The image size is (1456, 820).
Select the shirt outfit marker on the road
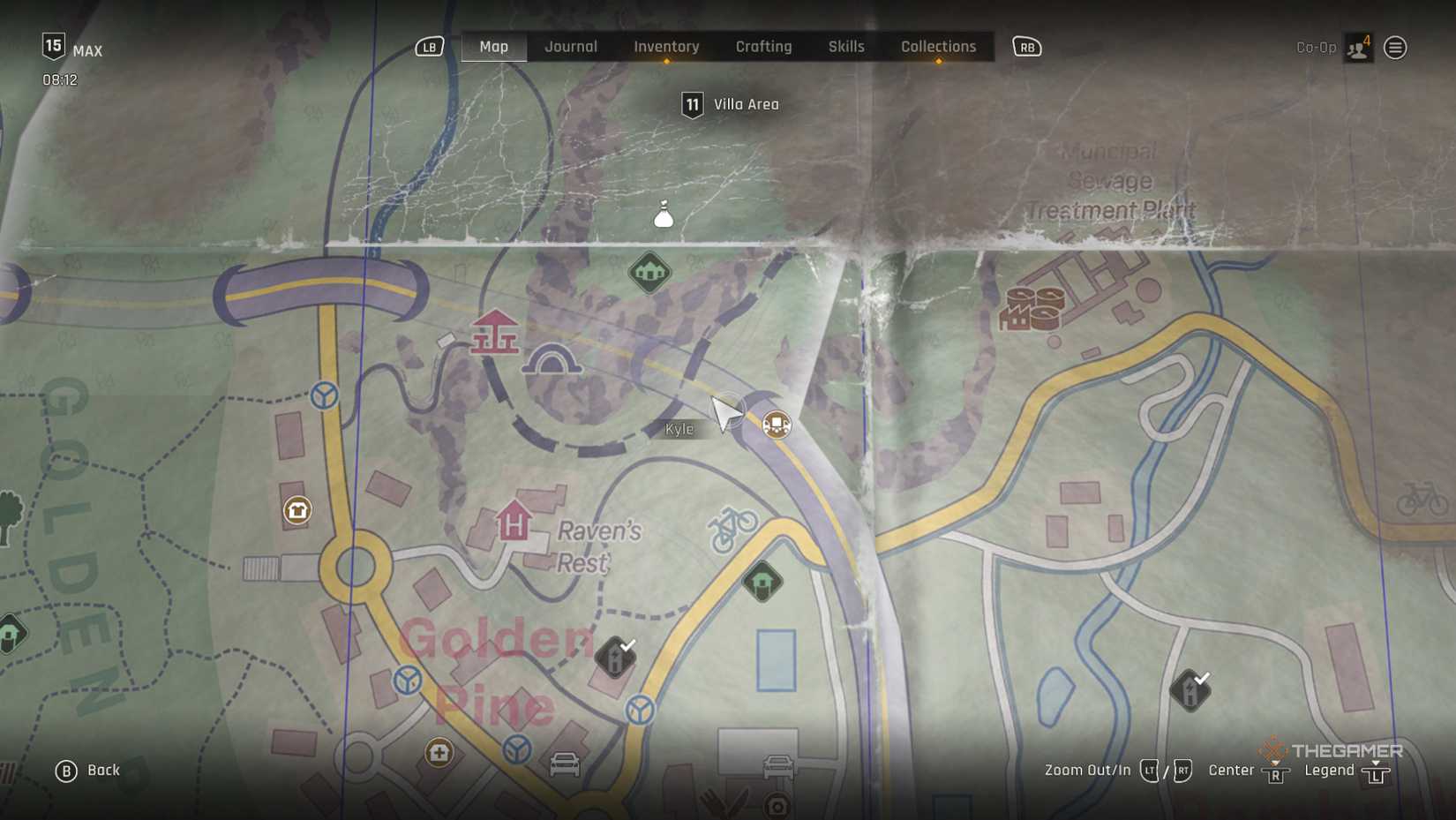297,510
